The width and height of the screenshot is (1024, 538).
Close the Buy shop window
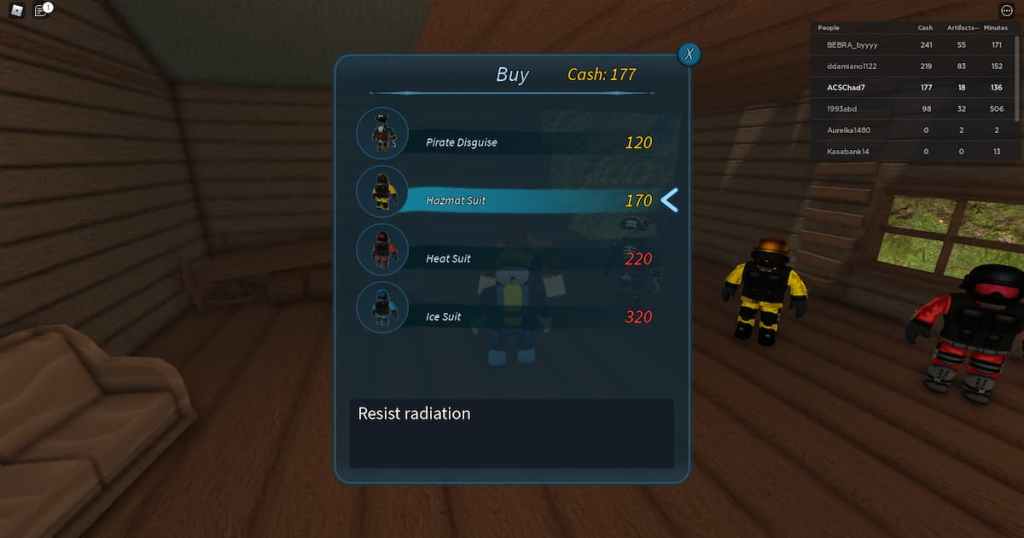[688, 54]
